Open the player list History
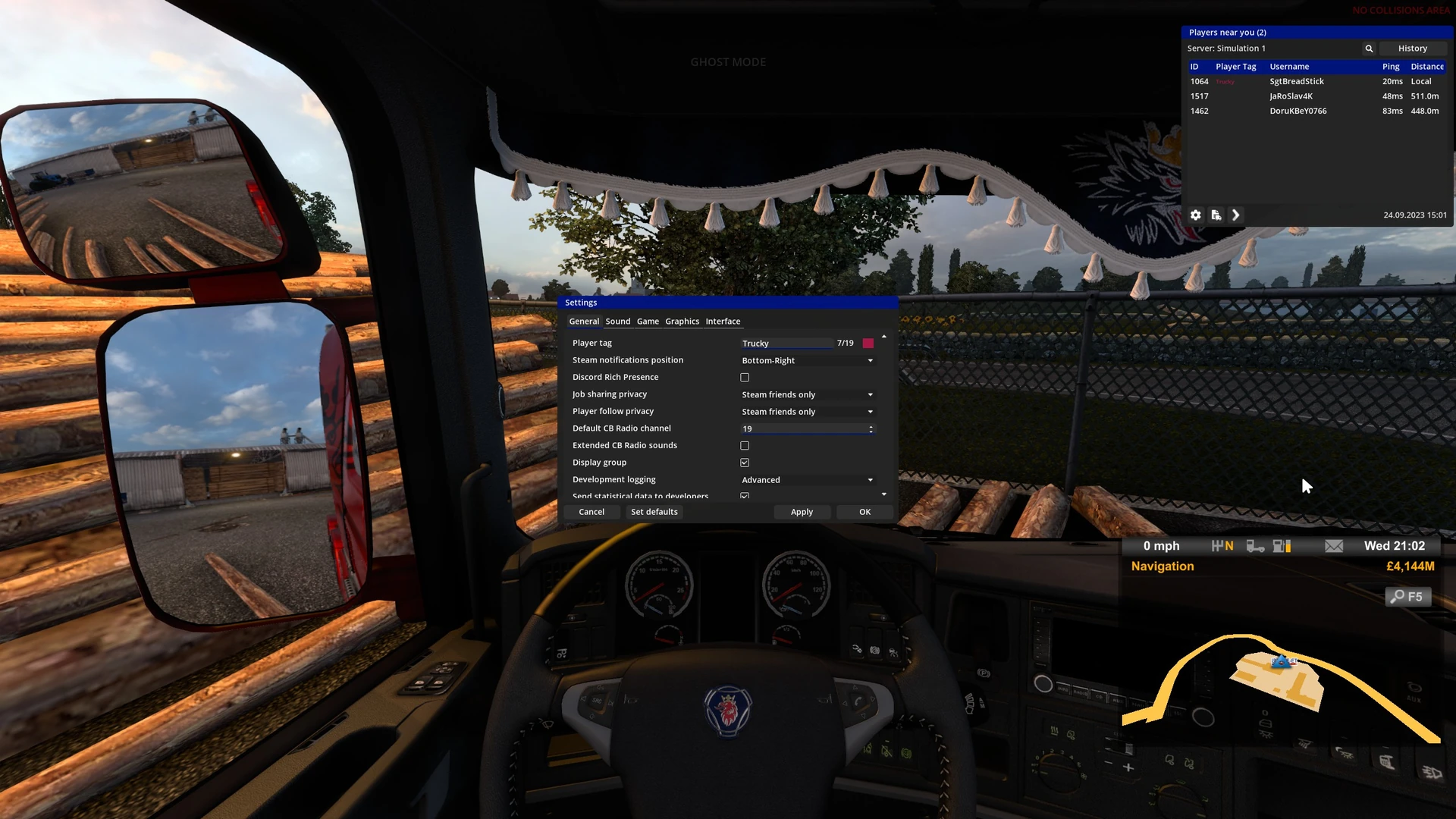Screen dimensions: 1456x819 pyautogui.click(x=1412, y=49)
